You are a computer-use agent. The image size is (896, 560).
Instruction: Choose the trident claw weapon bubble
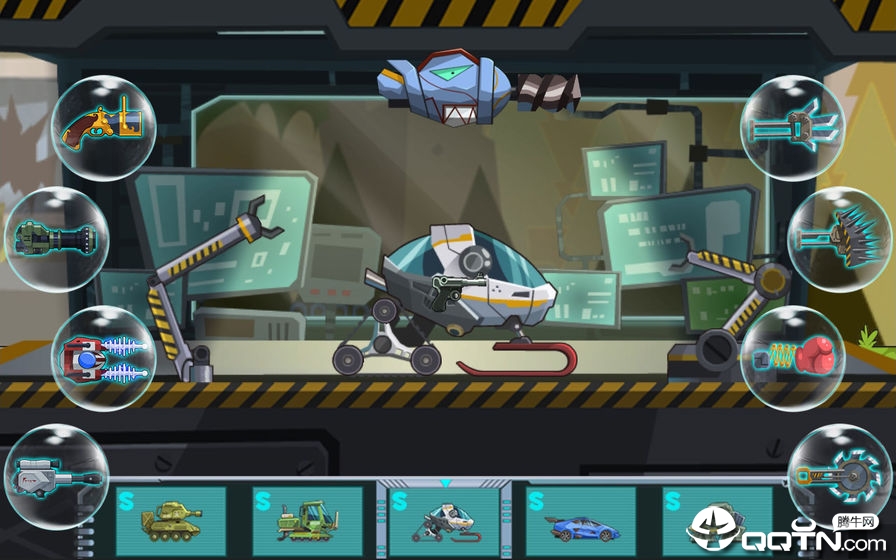coord(793,127)
